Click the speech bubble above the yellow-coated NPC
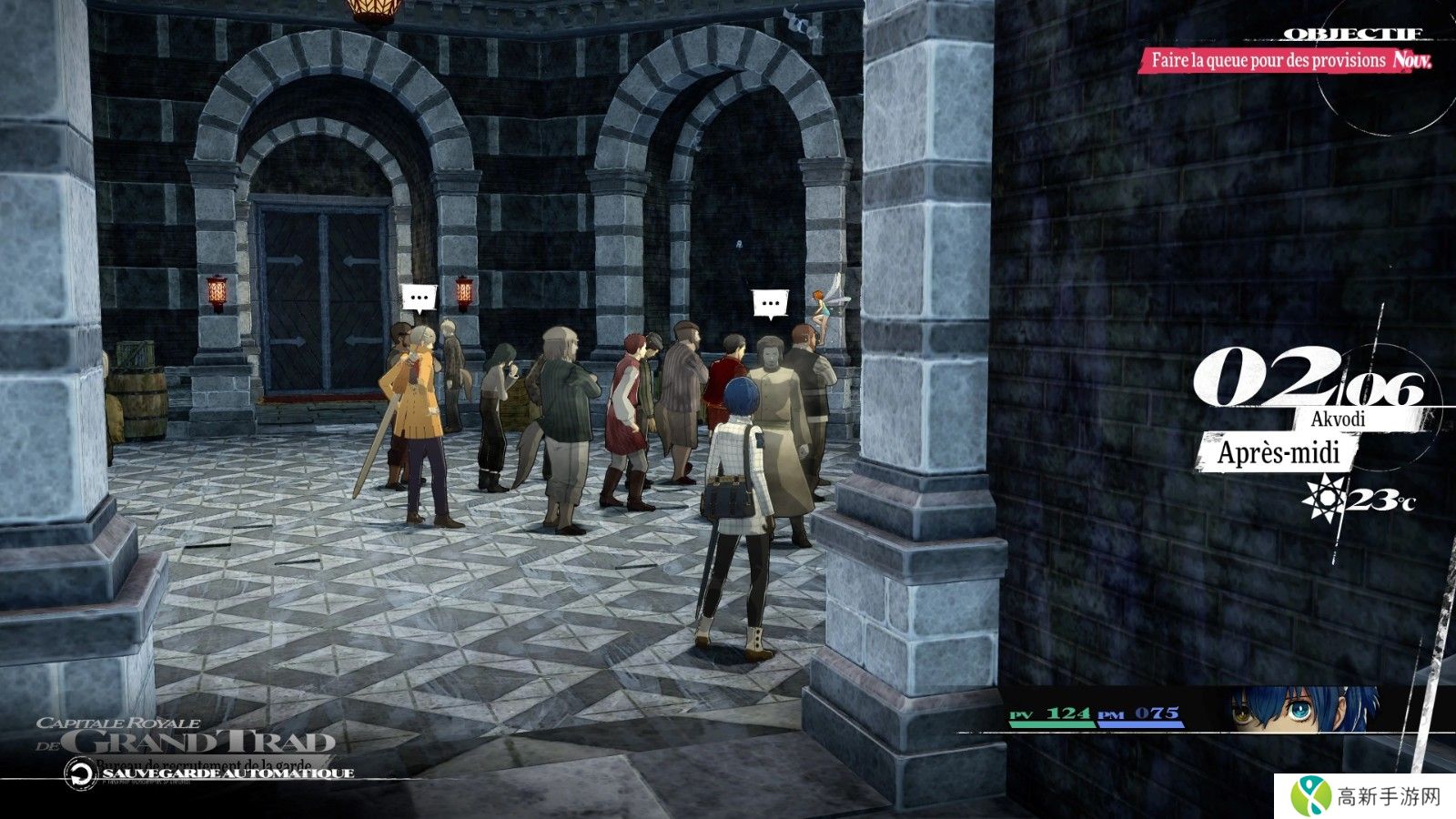 (x=420, y=298)
